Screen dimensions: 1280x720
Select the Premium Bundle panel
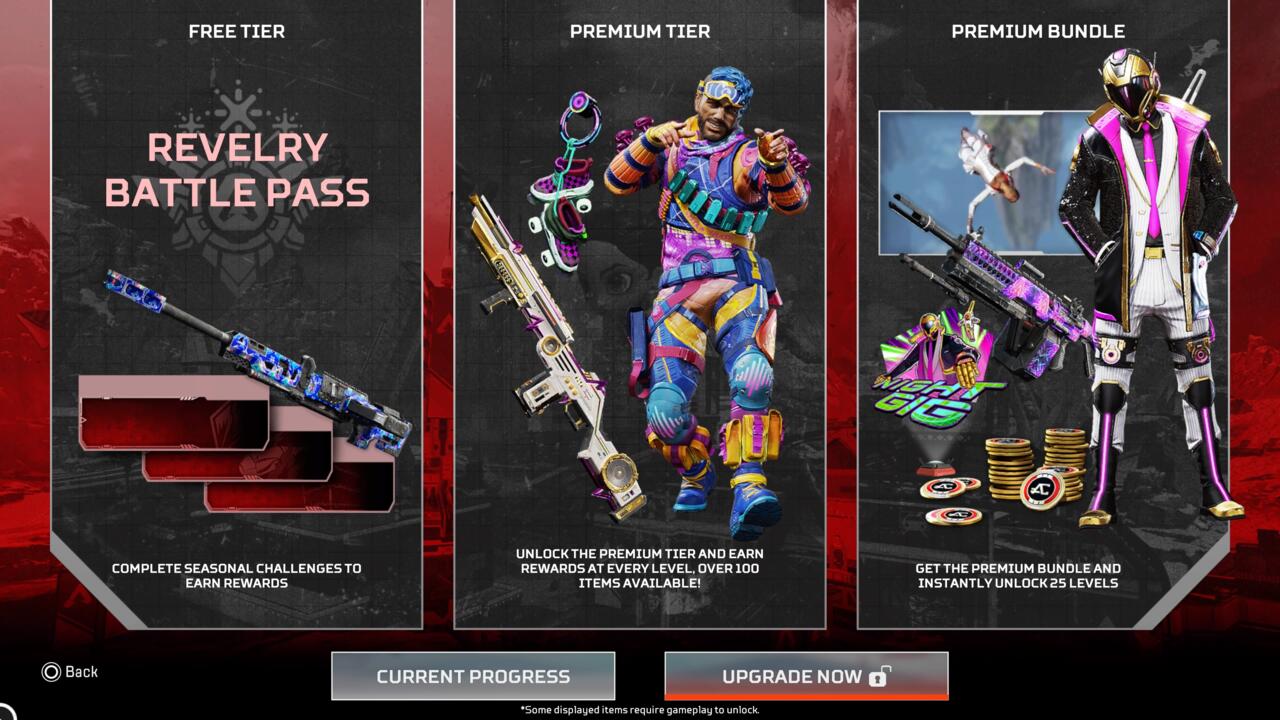coord(1043,314)
